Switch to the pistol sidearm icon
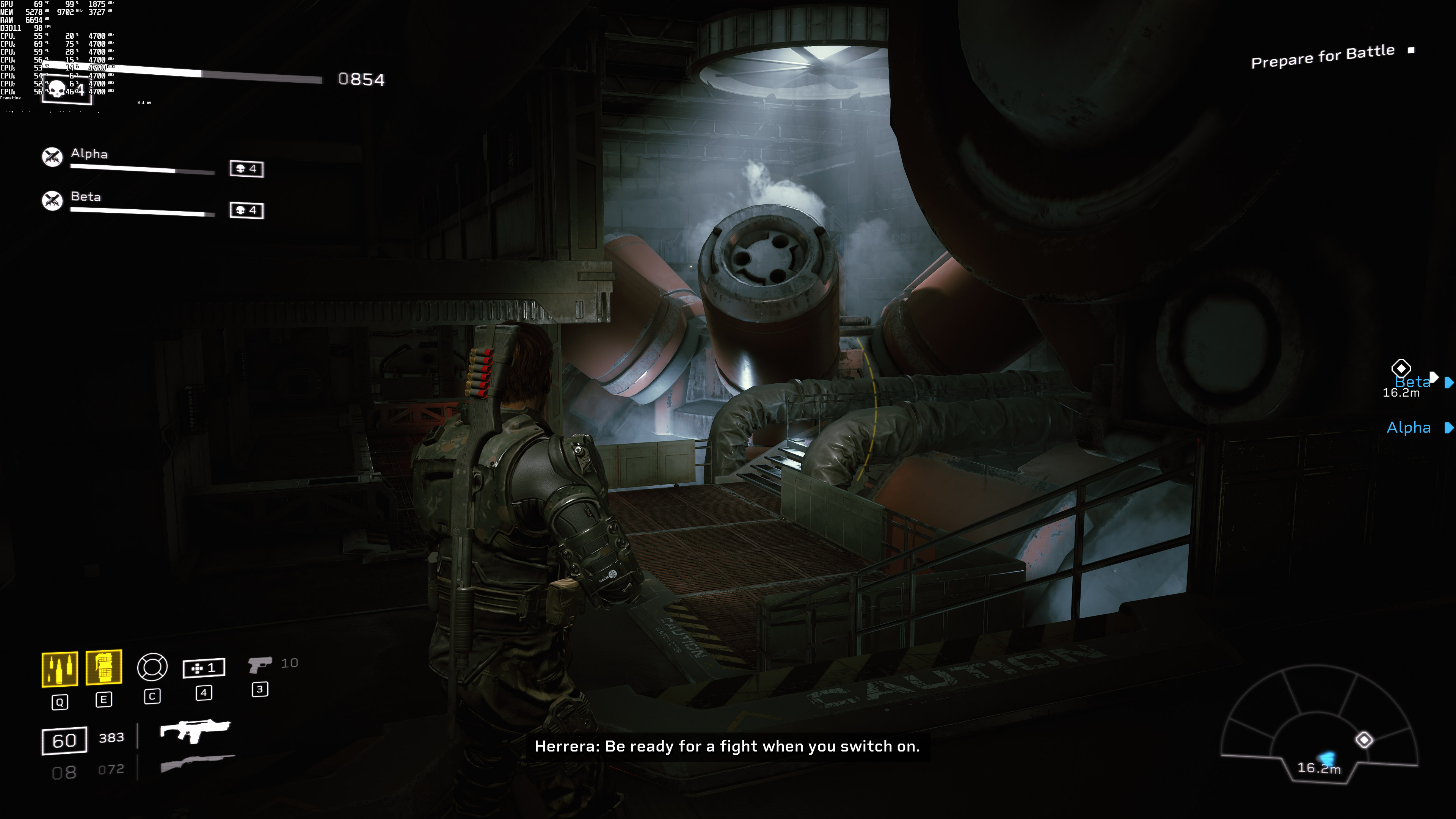This screenshot has width=1456, height=819. (x=259, y=664)
